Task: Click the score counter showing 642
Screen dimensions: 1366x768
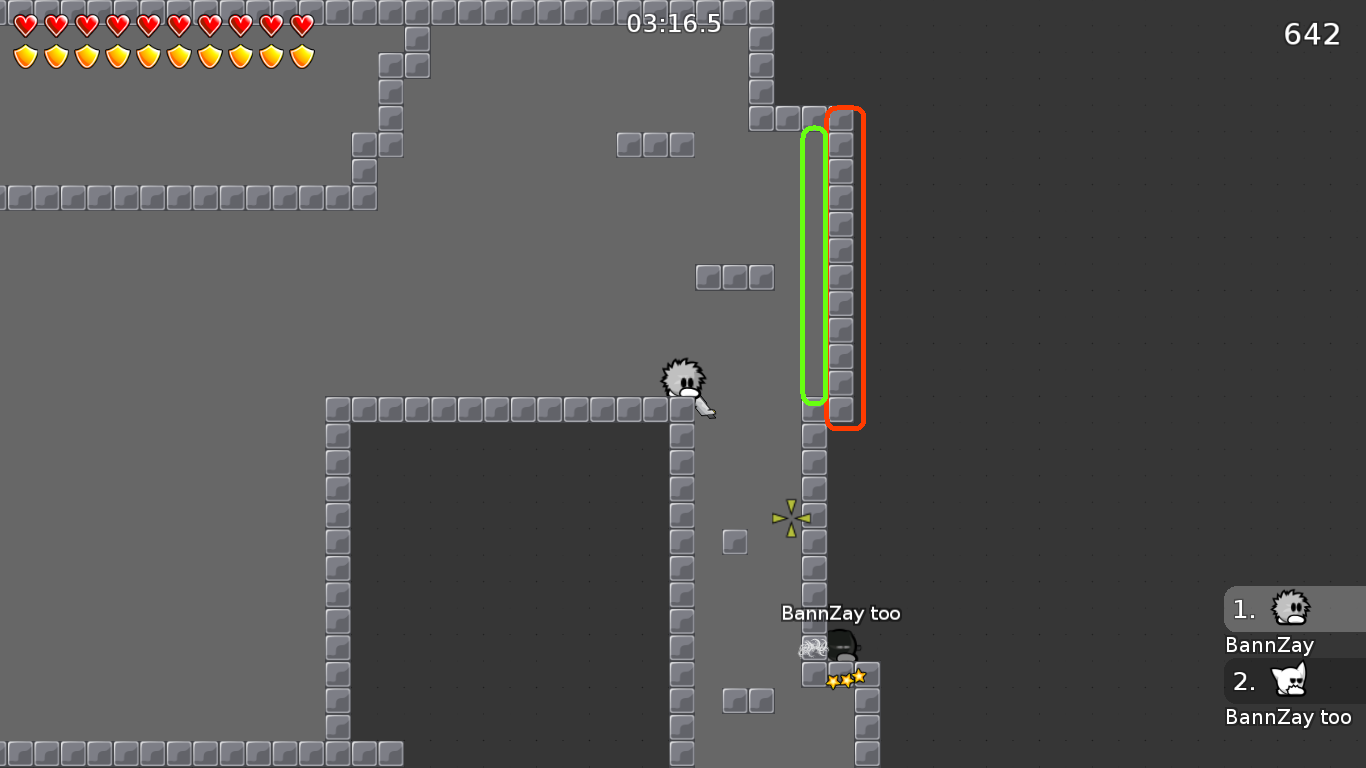Action: tap(1312, 34)
